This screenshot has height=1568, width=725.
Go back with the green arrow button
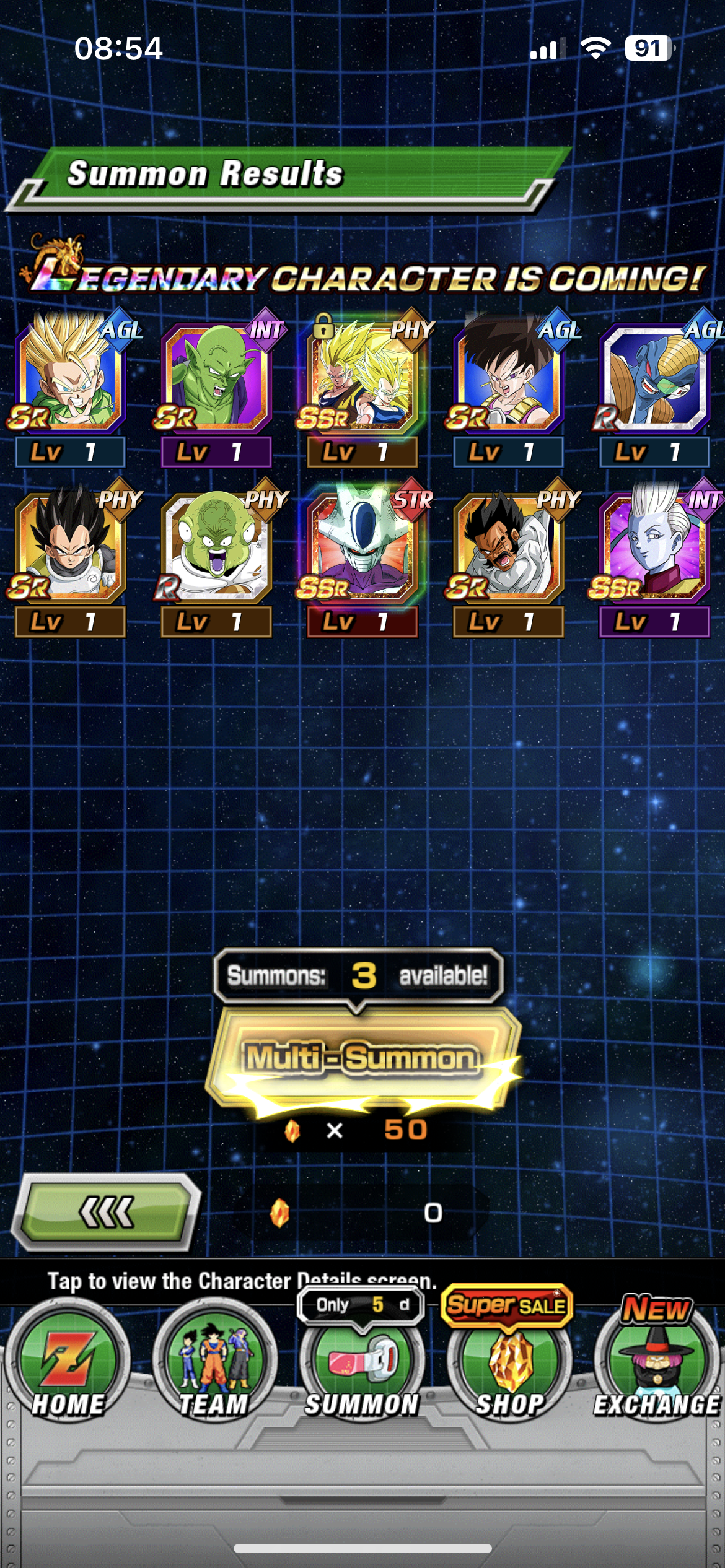107,1212
